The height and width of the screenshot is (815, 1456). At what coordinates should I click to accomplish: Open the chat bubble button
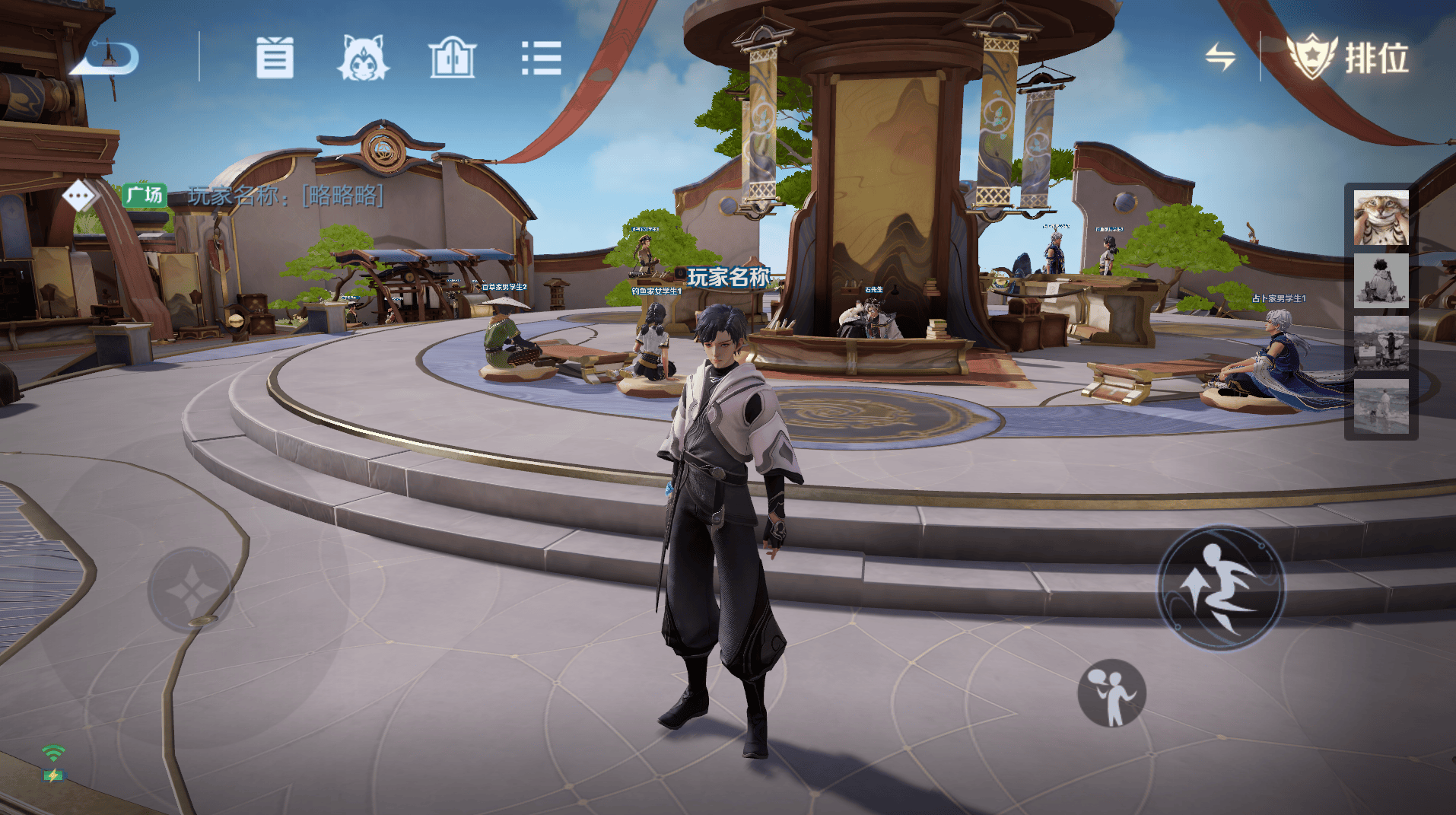point(79,196)
